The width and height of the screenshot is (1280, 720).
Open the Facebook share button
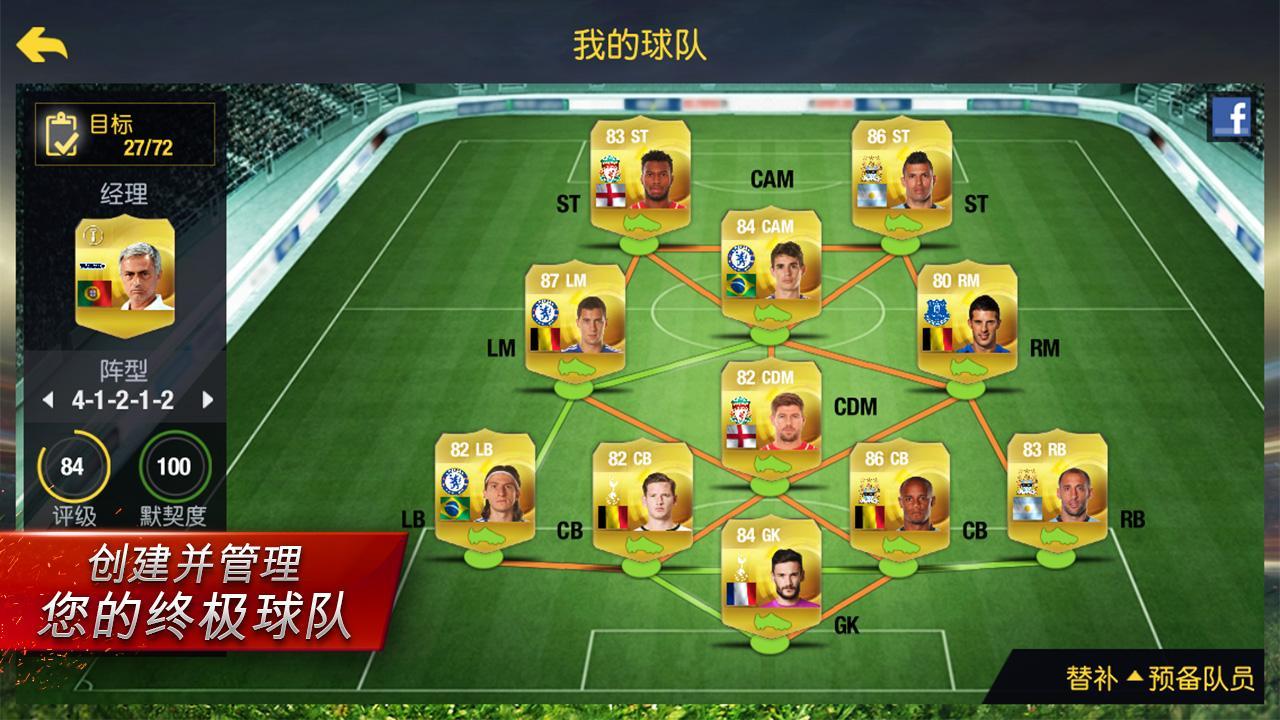pos(1231,119)
